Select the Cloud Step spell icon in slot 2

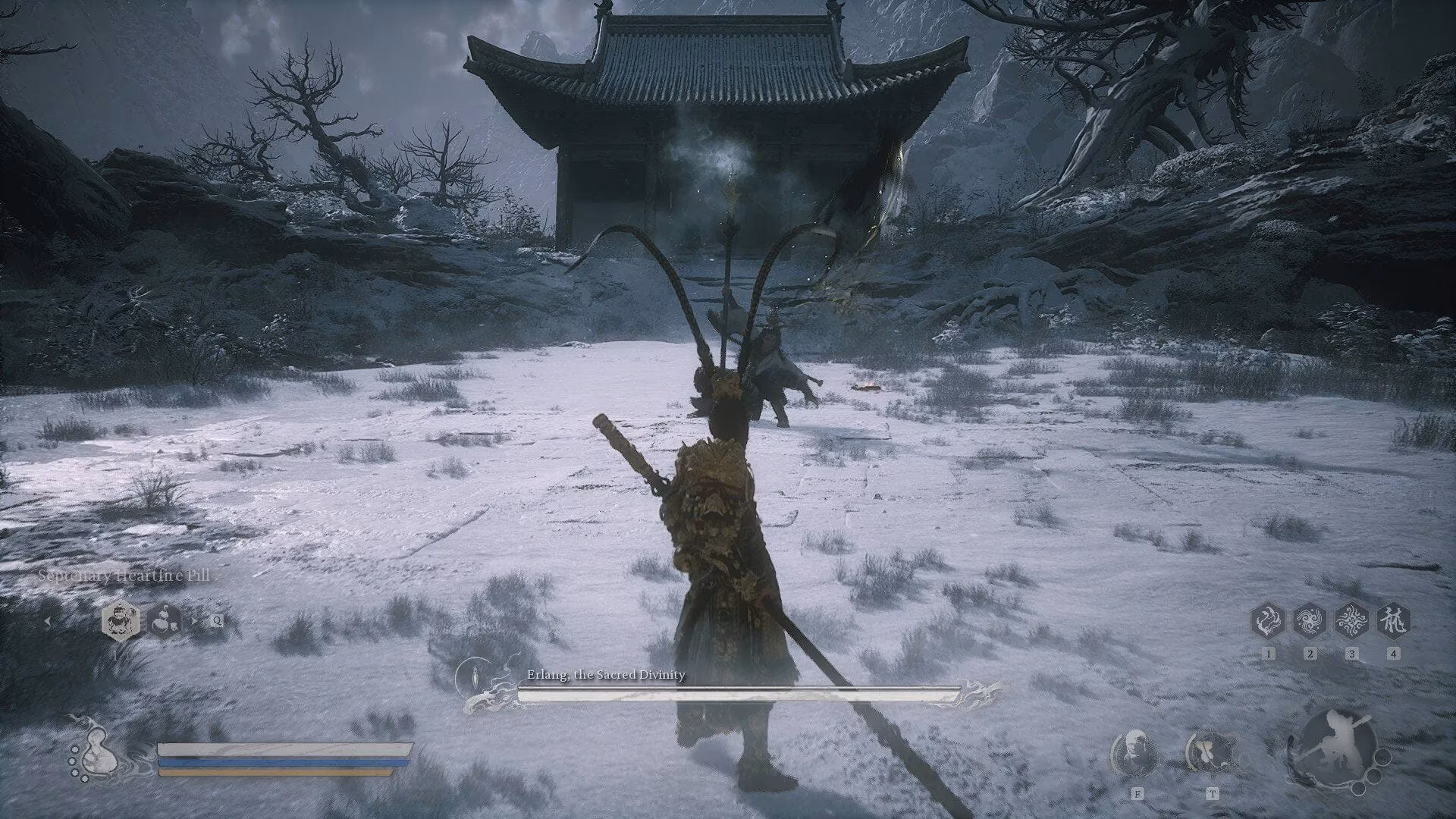(1310, 621)
